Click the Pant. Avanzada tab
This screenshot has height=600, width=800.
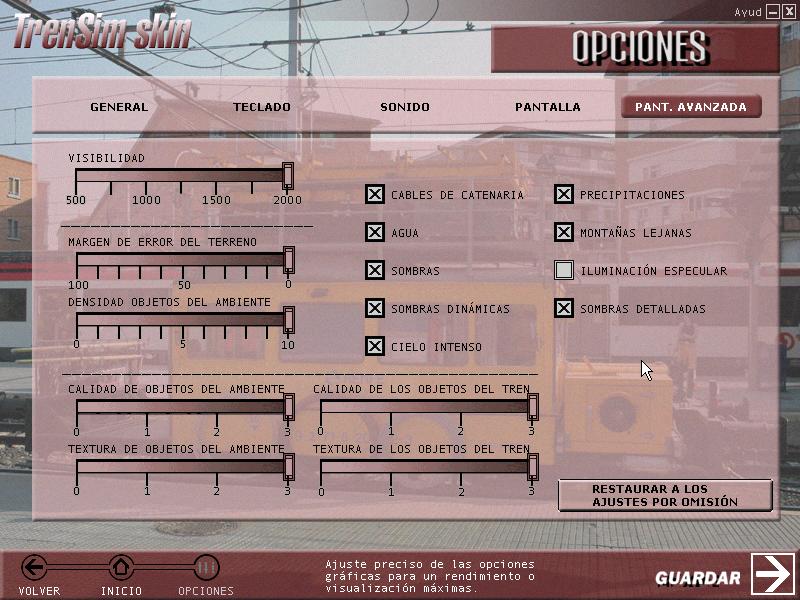[691, 107]
